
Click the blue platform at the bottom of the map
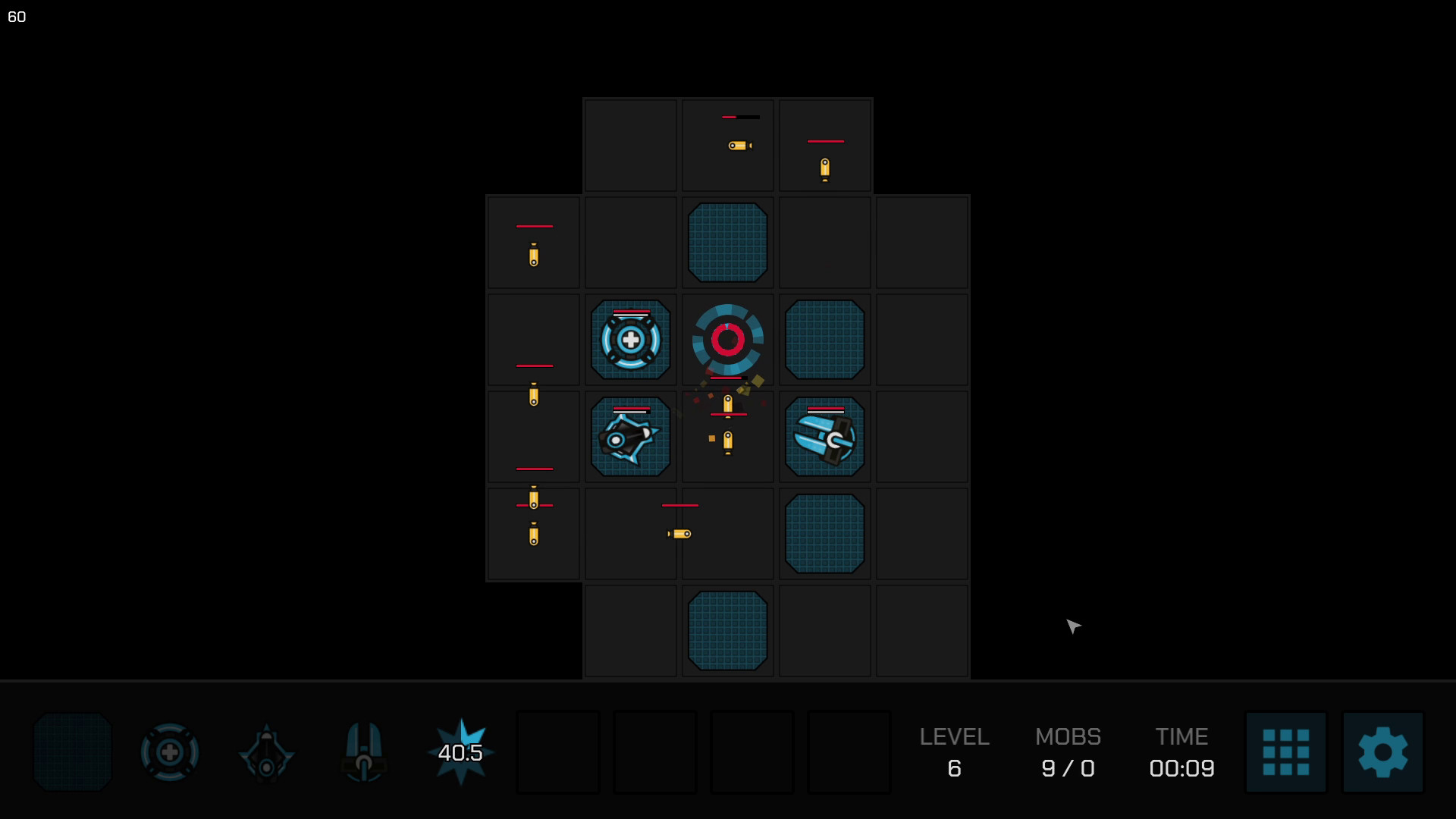[x=727, y=630]
